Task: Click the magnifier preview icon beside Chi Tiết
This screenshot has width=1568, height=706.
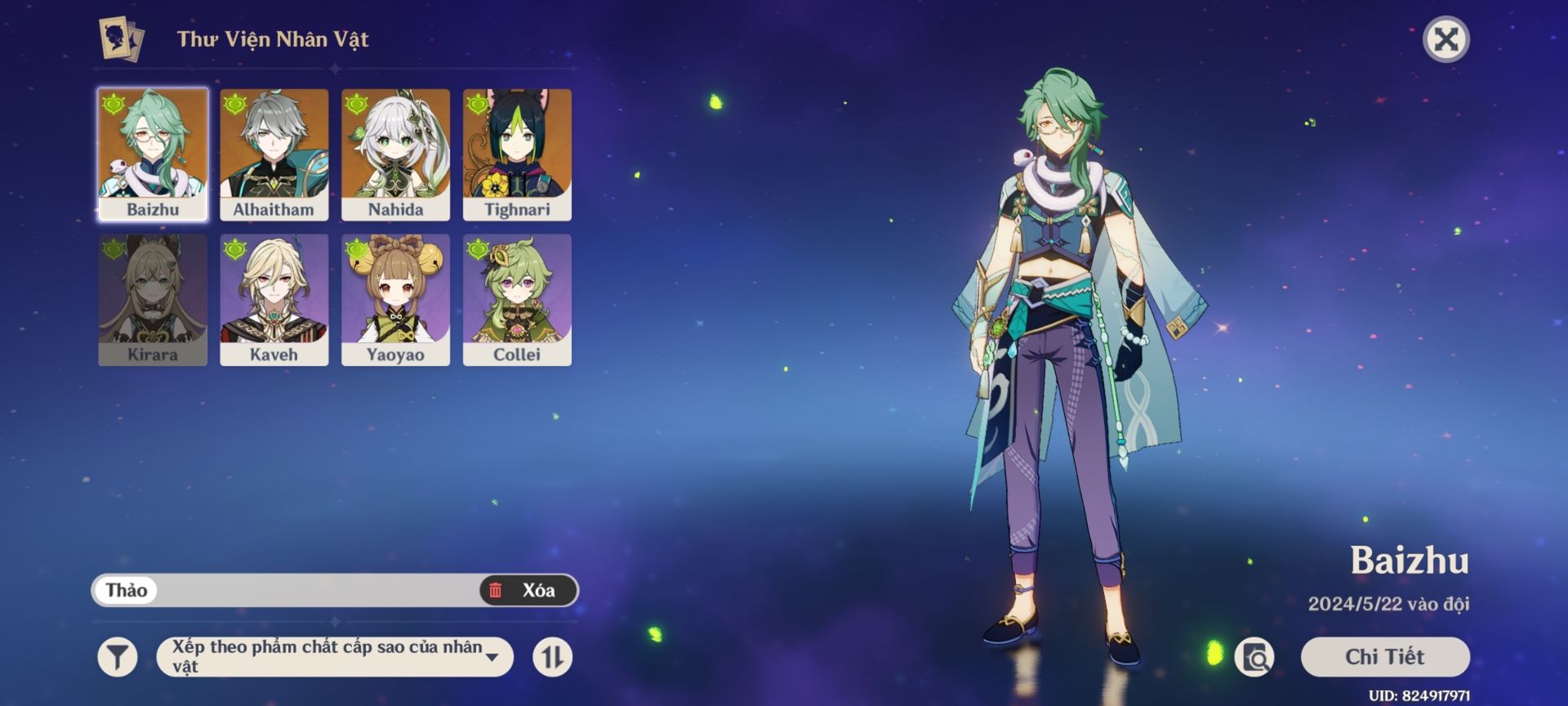Action: point(1254,657)
